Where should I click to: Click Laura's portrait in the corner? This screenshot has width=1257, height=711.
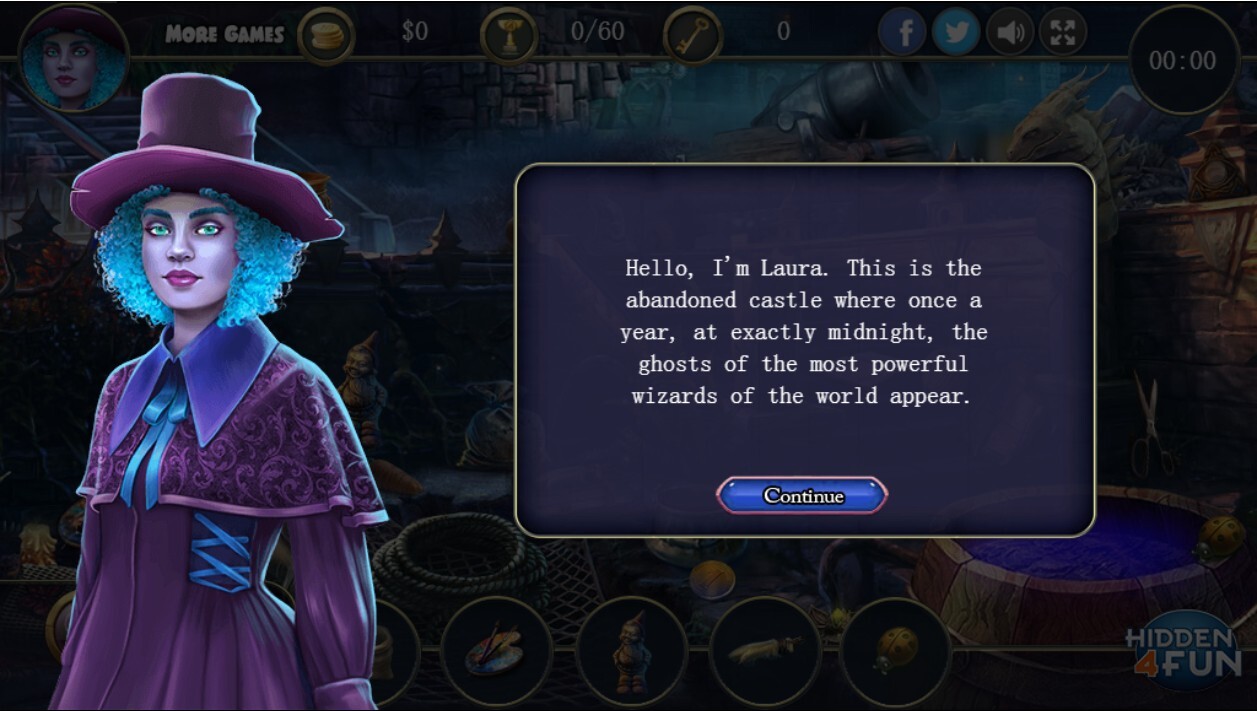pyautogui.click(x=73, y=62)
